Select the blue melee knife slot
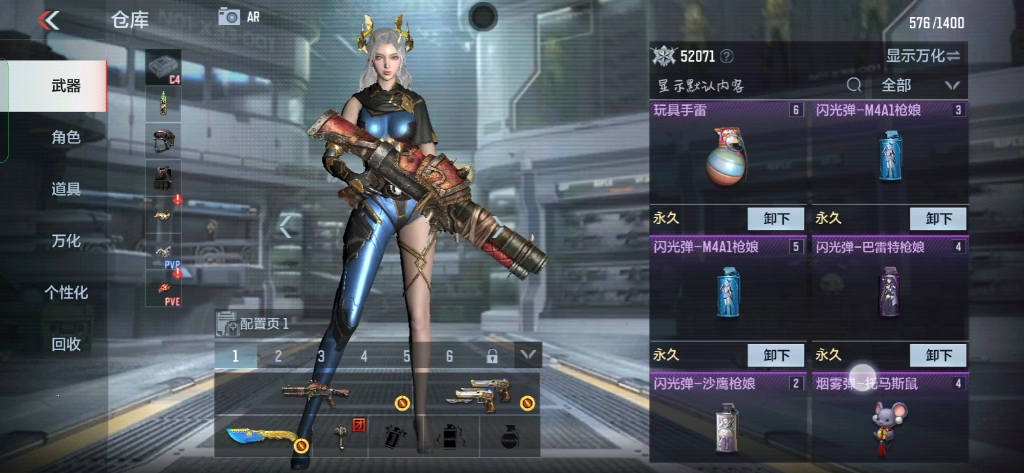The width and height of the screenshot is (1024, 473). (x=262, y=436)
